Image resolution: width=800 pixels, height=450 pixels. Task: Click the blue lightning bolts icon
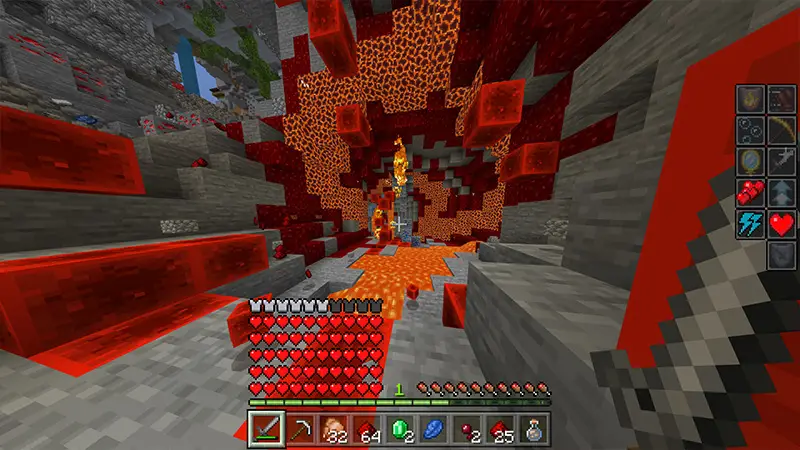coord(750,223)
